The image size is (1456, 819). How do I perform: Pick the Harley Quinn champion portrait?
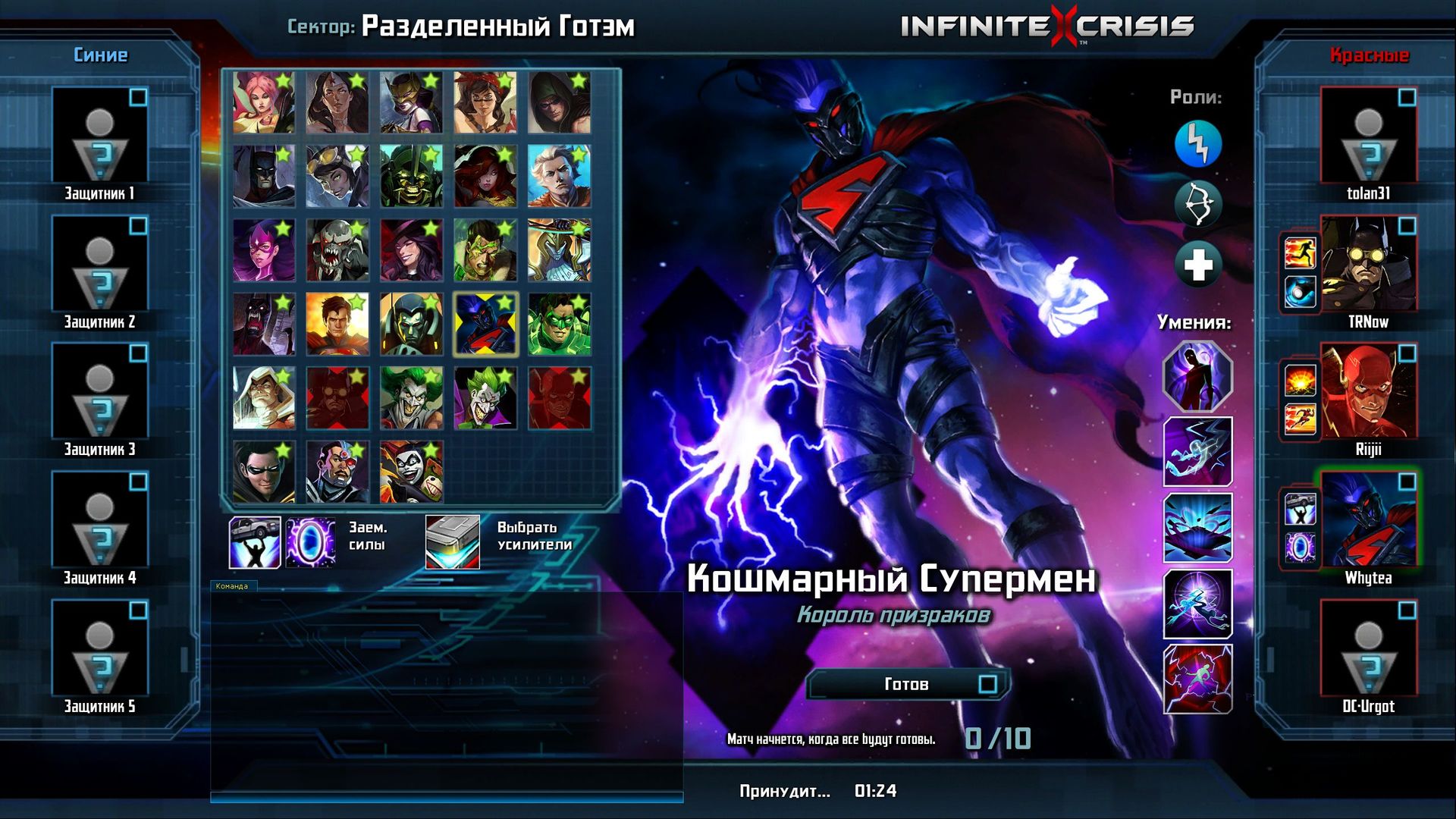coord(411,472)
